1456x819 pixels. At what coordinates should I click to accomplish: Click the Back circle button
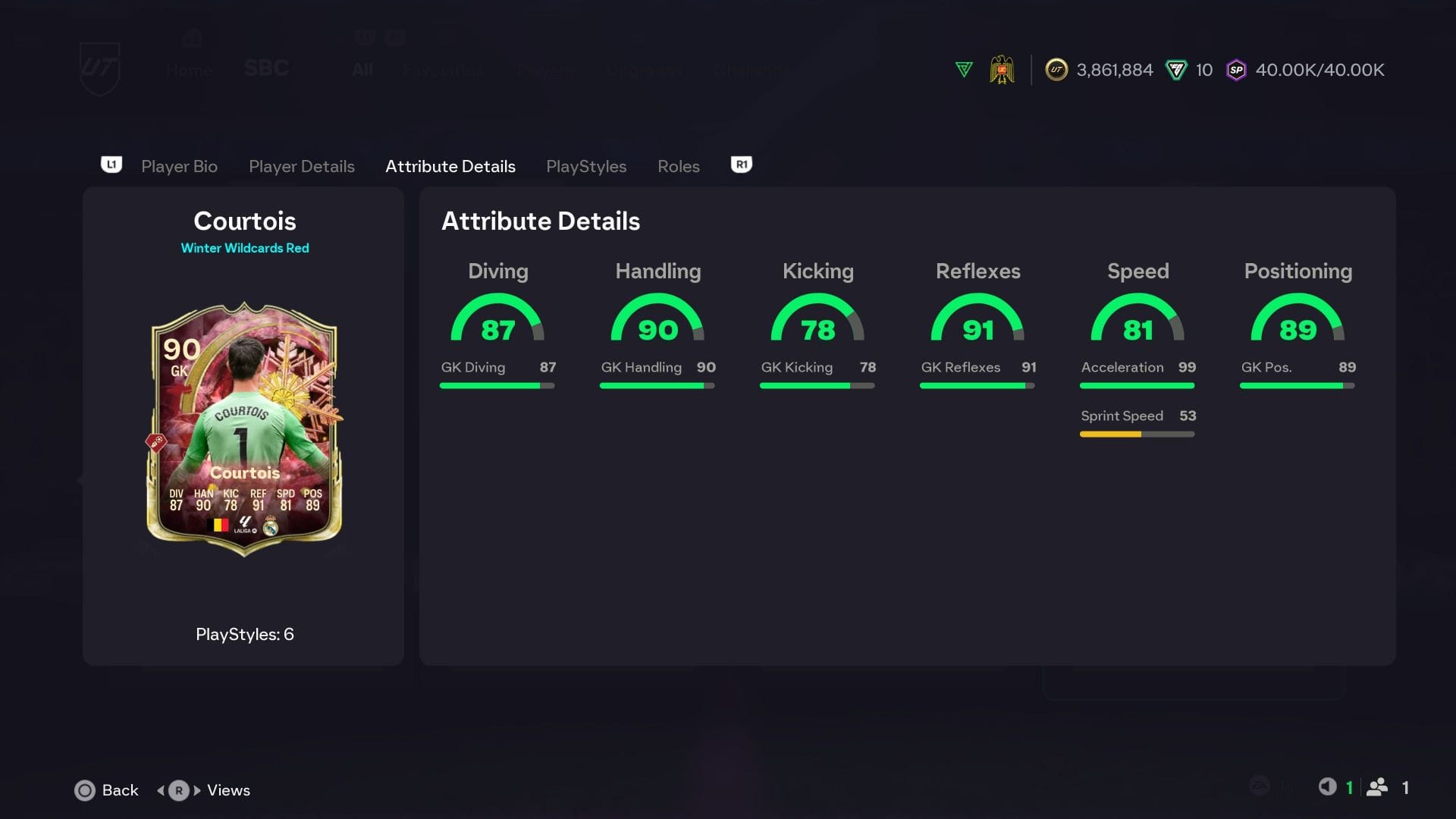[x=86, y=790]
